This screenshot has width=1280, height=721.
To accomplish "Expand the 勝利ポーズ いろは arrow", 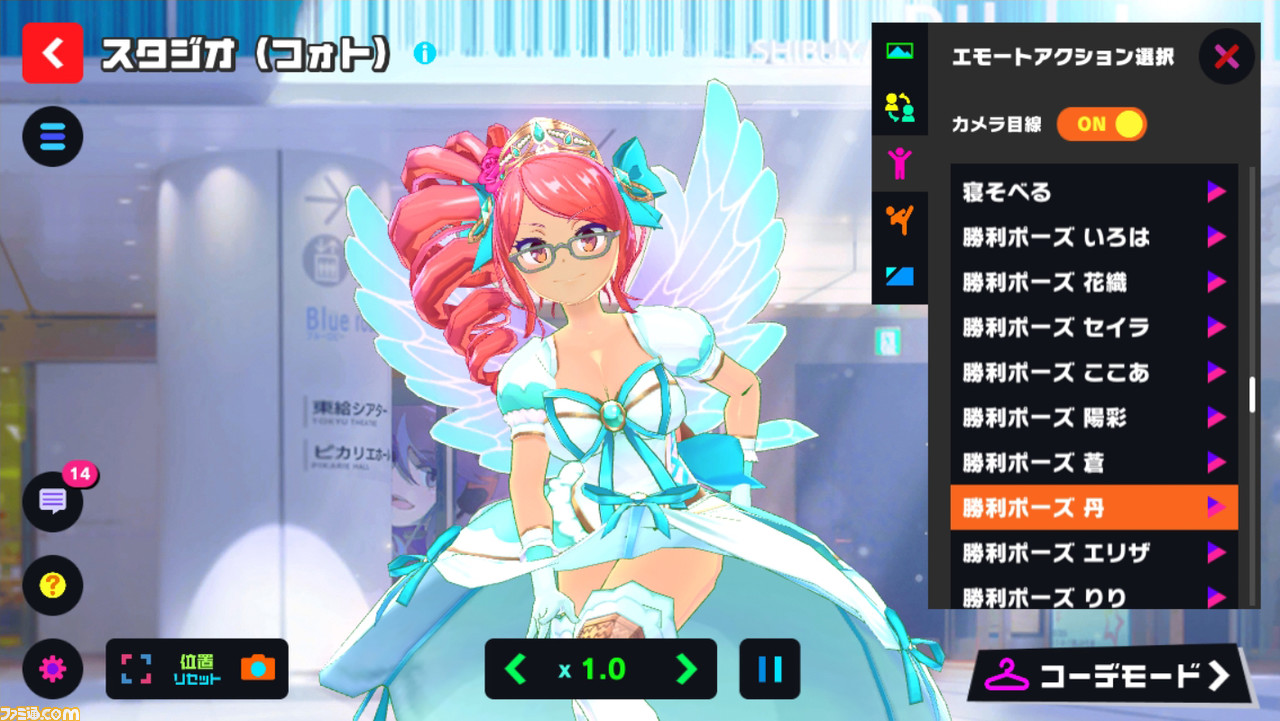I will click(x=1216, y=237).
